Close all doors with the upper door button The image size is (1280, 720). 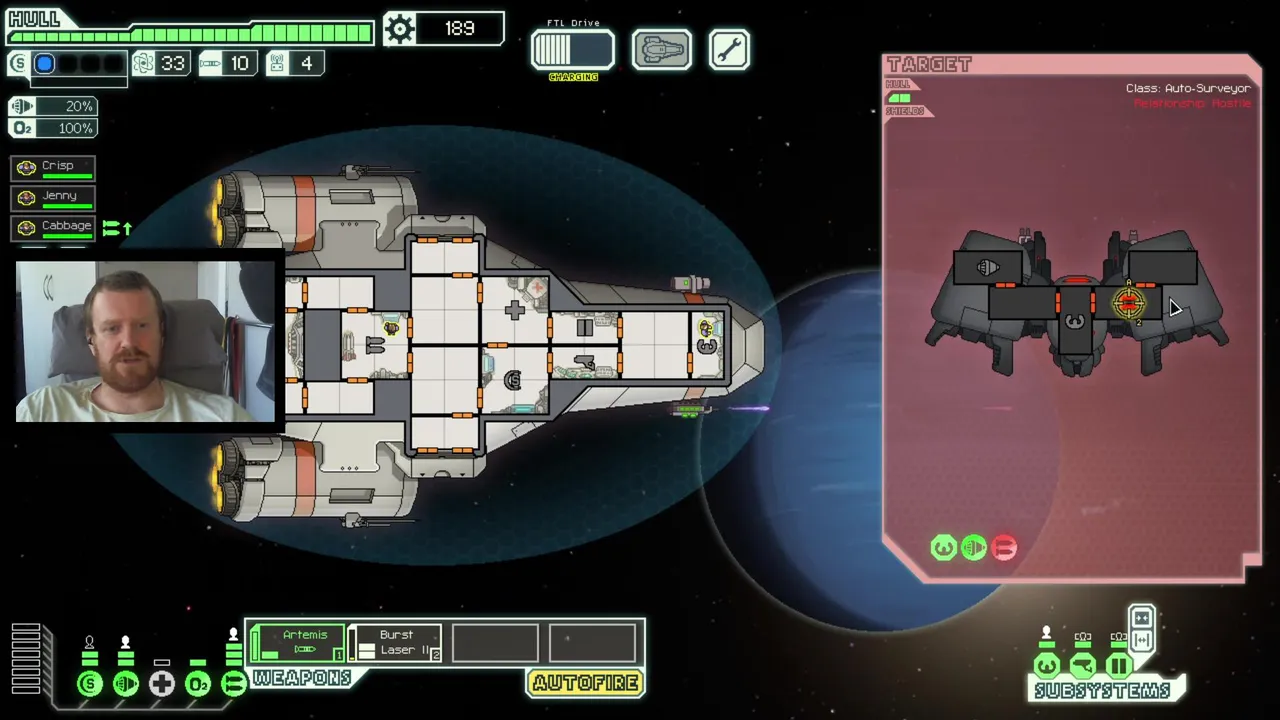1142,618
